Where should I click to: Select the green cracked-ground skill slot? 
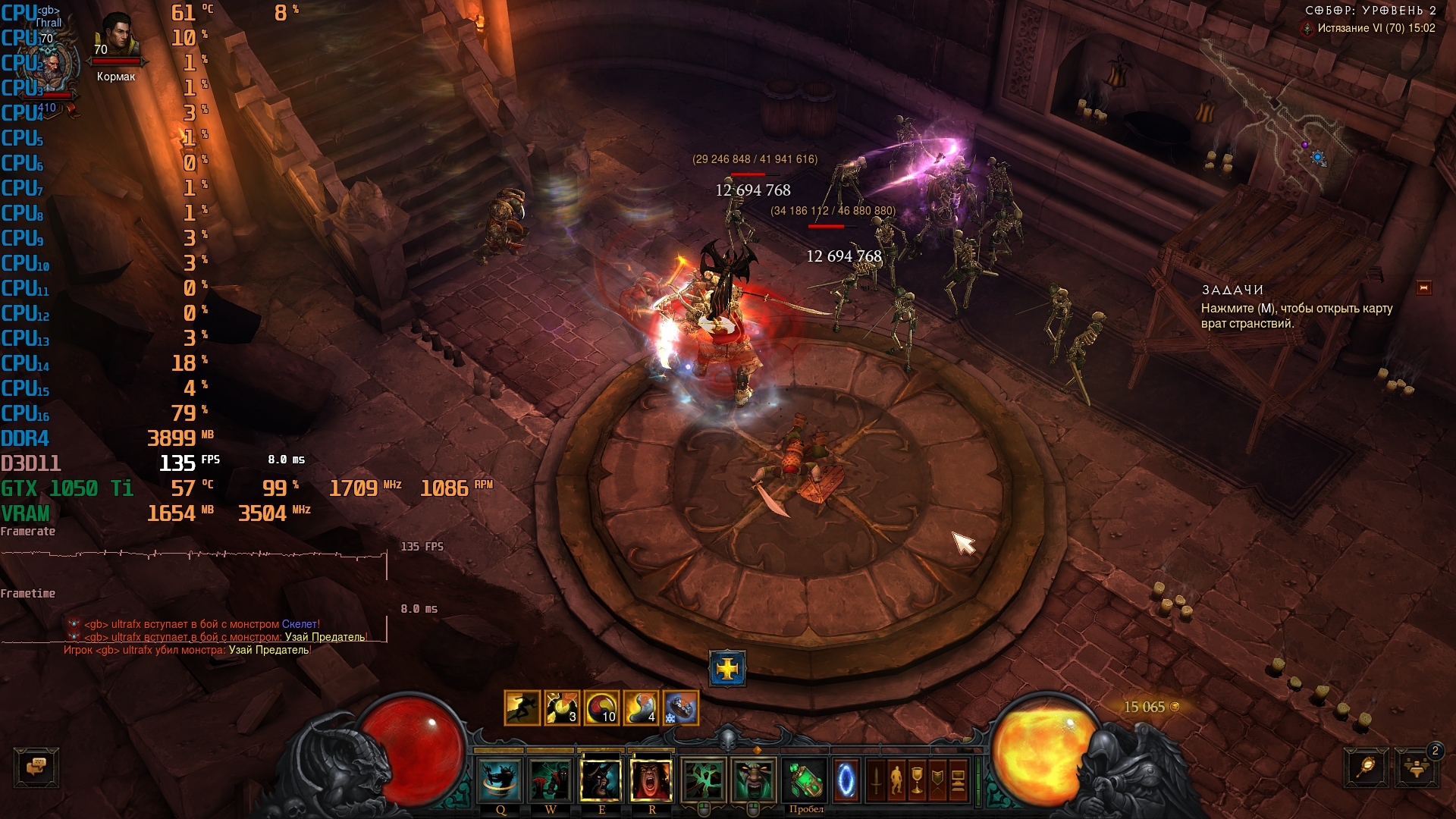pyautogui.click(x=703, y=780)
